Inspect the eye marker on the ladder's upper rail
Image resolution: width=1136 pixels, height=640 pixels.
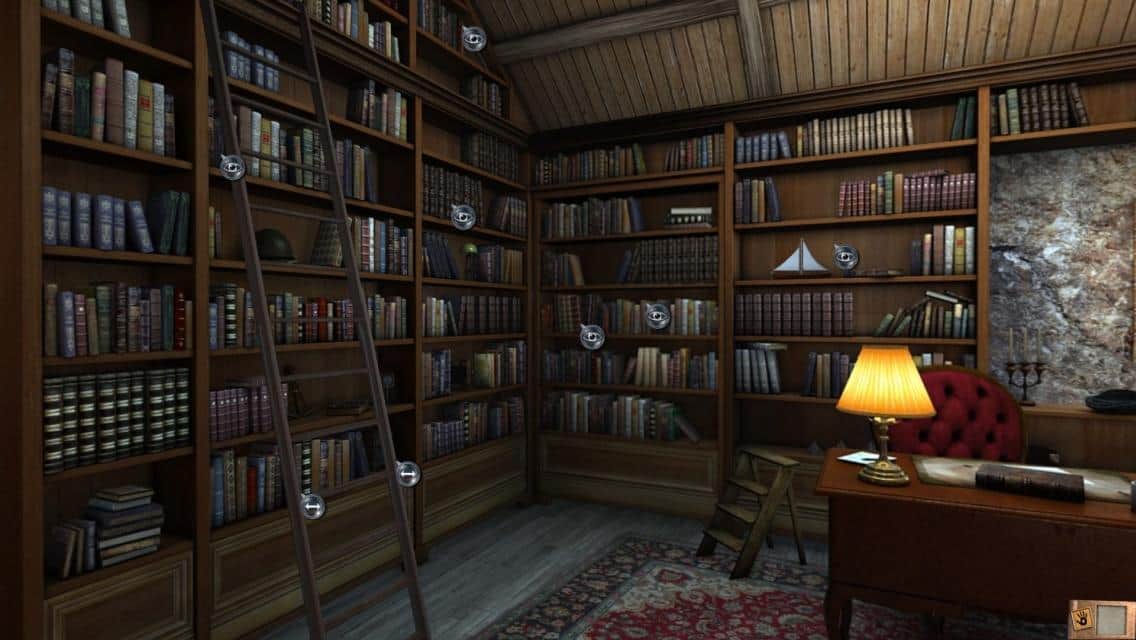pos(232,167)
